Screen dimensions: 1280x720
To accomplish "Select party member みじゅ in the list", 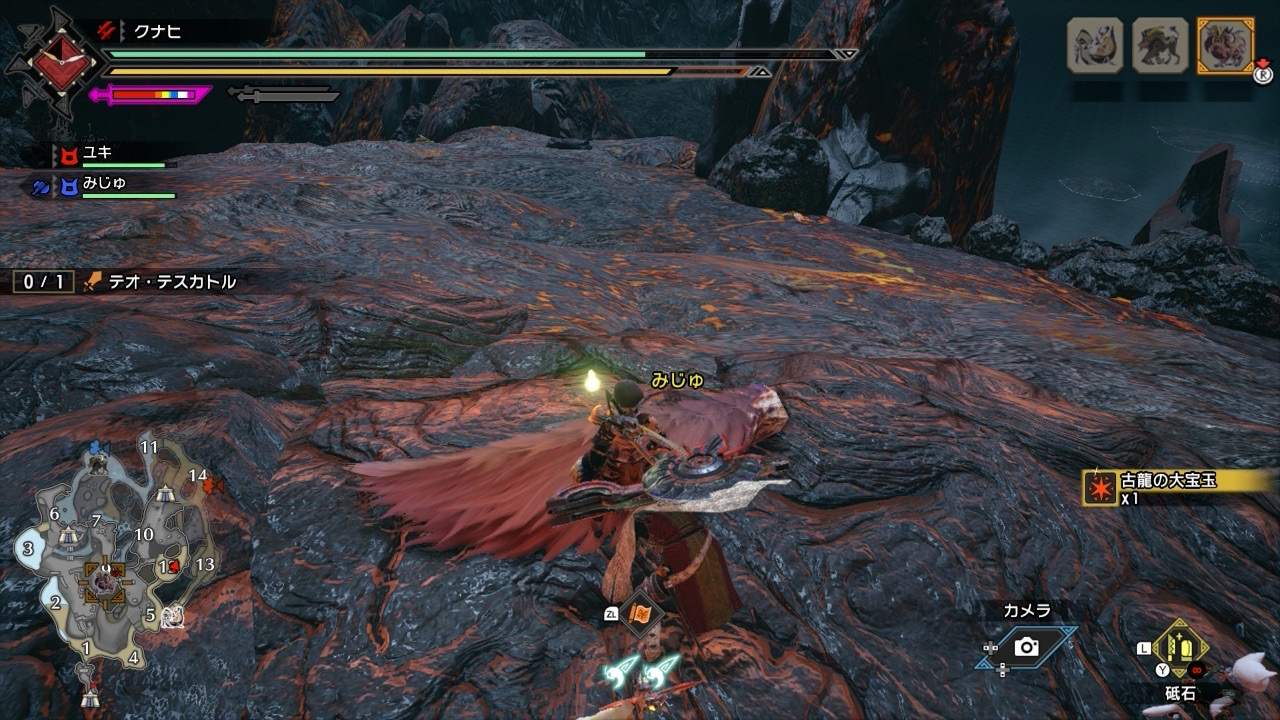I will tap(104, 184).
